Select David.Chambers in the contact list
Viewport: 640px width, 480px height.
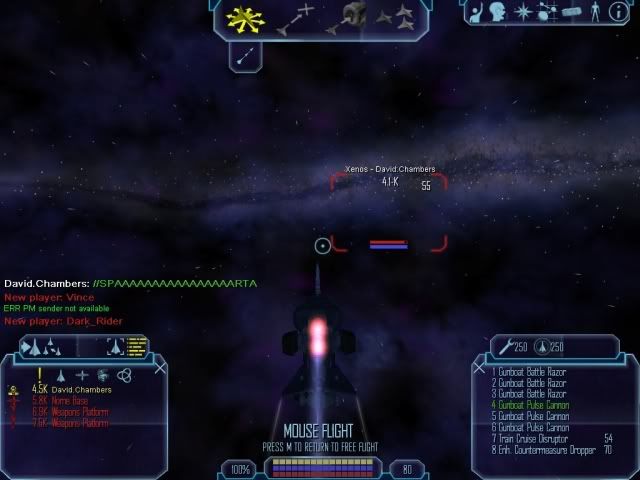[x=81, y=389]
